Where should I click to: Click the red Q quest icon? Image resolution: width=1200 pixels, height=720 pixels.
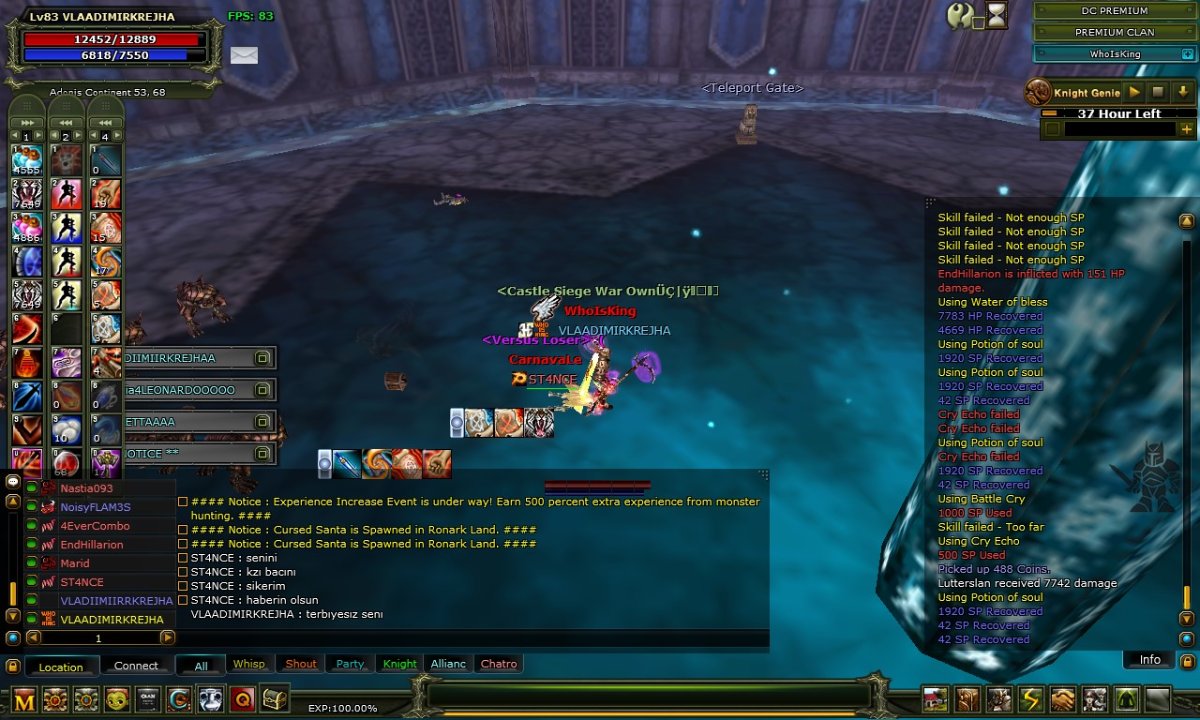coord(242,699)
